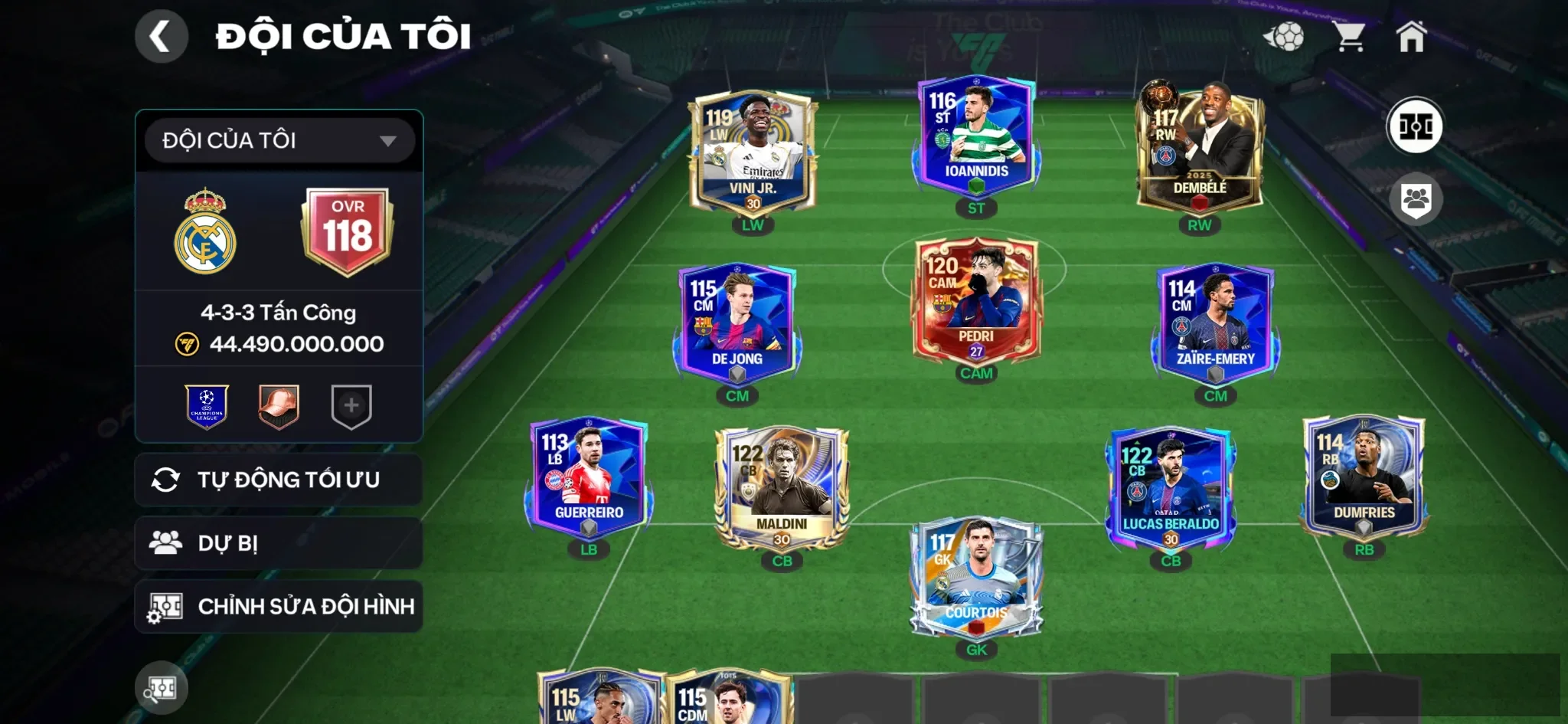Open the squad members icon below formation icon
The width and height of the screenshot is (1568, 724).
pyautogui.click(x=1417, y=198)
